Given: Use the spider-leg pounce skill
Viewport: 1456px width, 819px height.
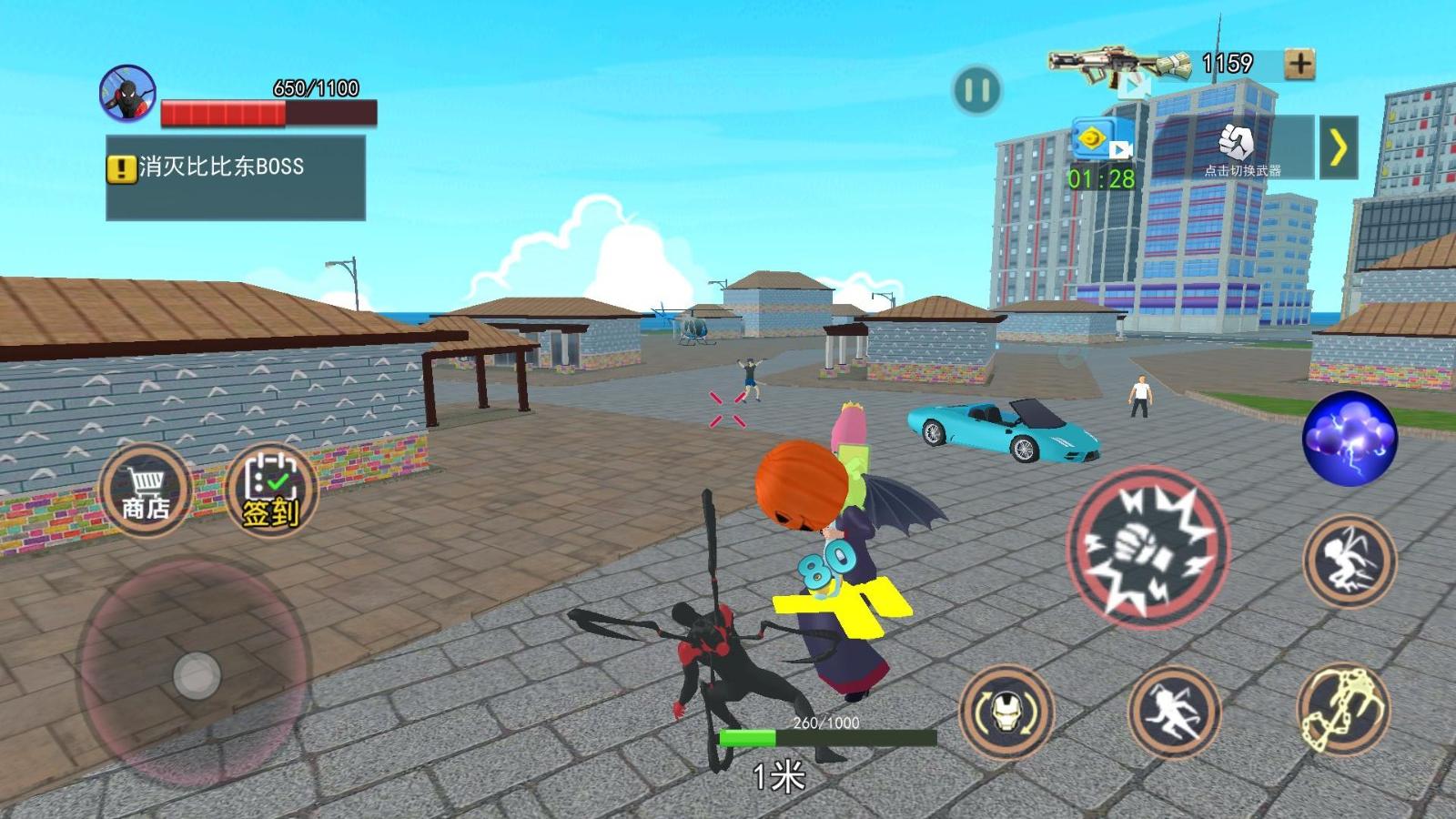Looking at the screenshot, I should 1349,561.
